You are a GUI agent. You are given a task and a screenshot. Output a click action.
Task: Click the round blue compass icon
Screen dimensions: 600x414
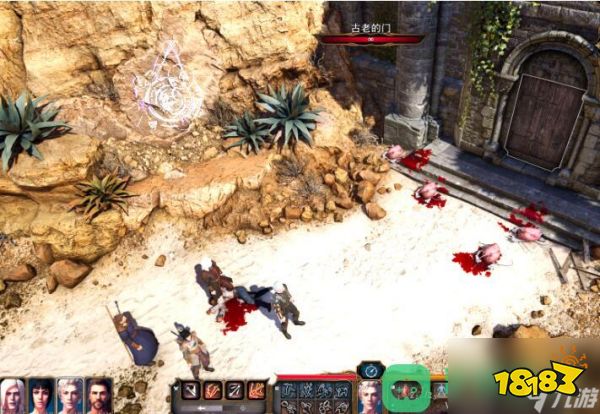coord(371,369)
